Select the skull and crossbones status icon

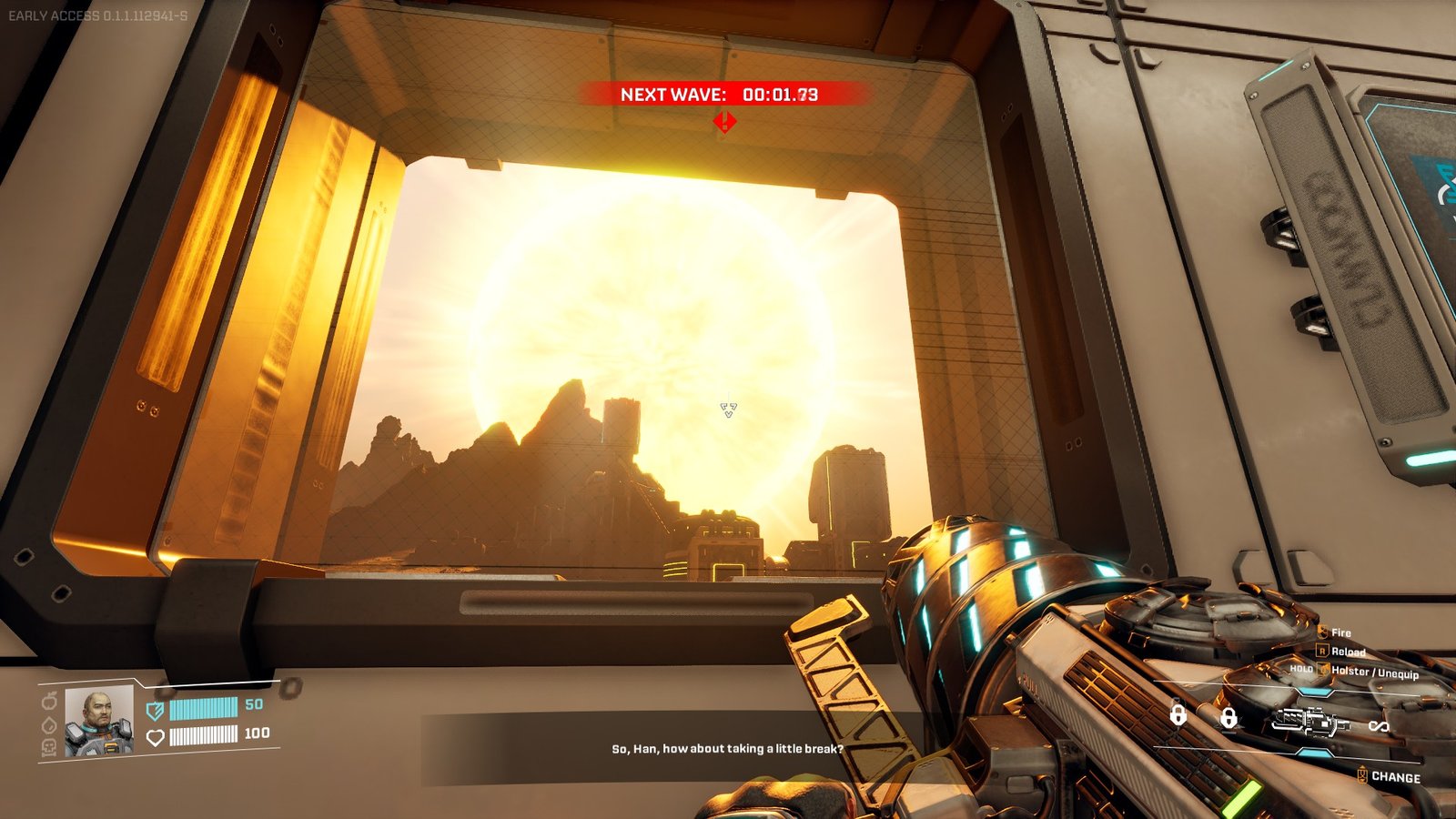point(49,747)
